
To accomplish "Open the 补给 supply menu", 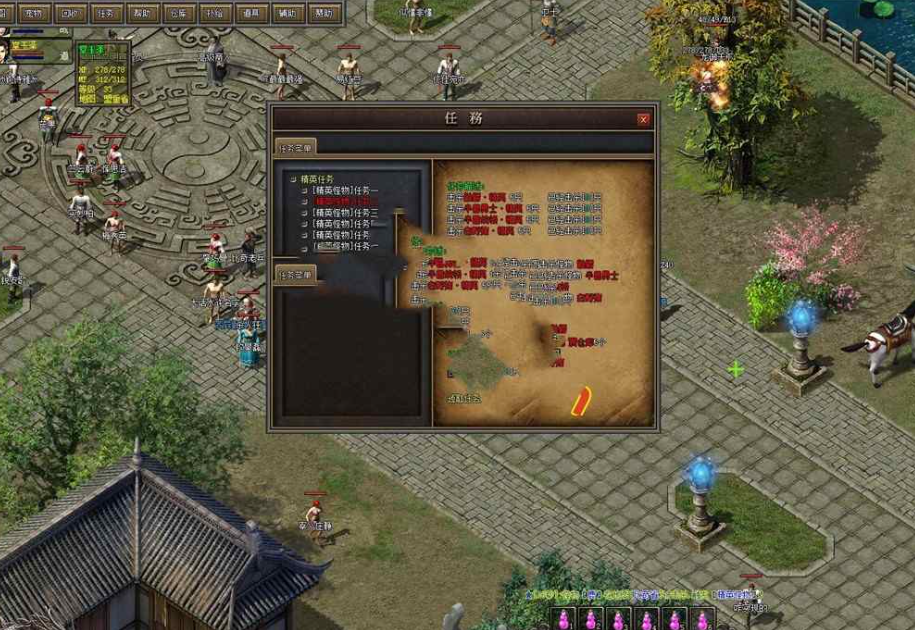I will click(214, 14).
